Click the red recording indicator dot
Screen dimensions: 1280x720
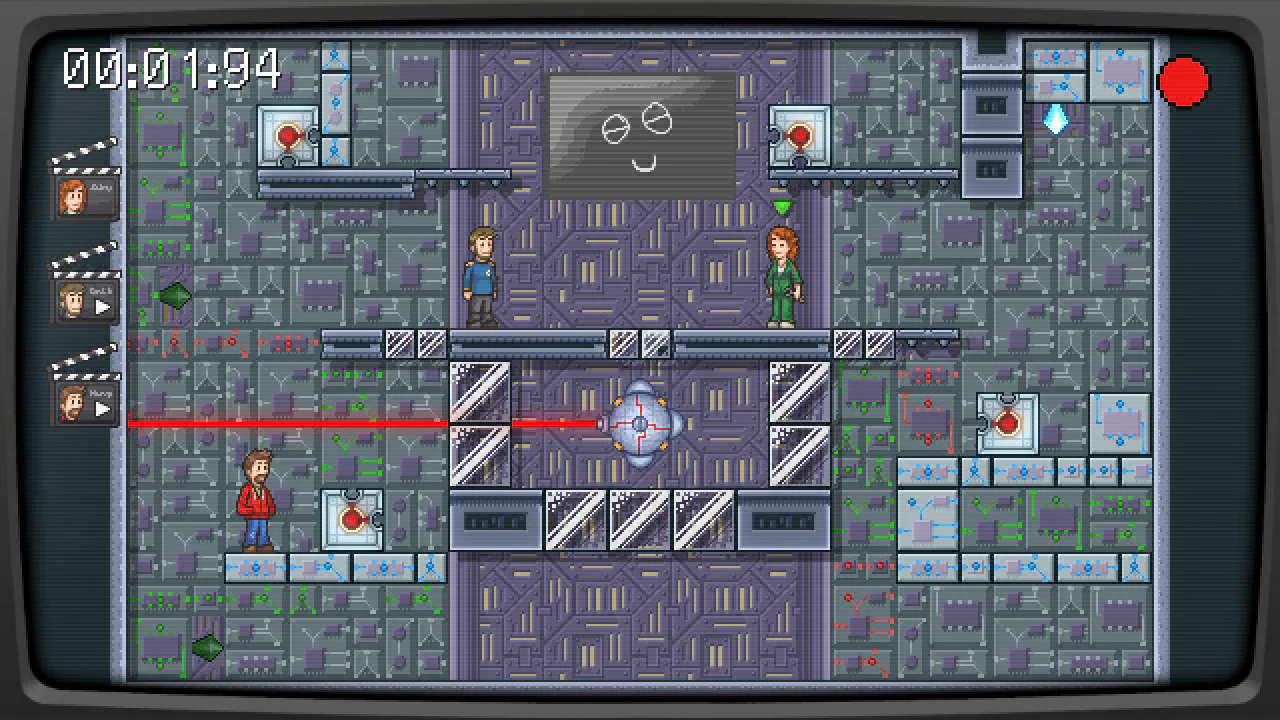pos(1183,81)
